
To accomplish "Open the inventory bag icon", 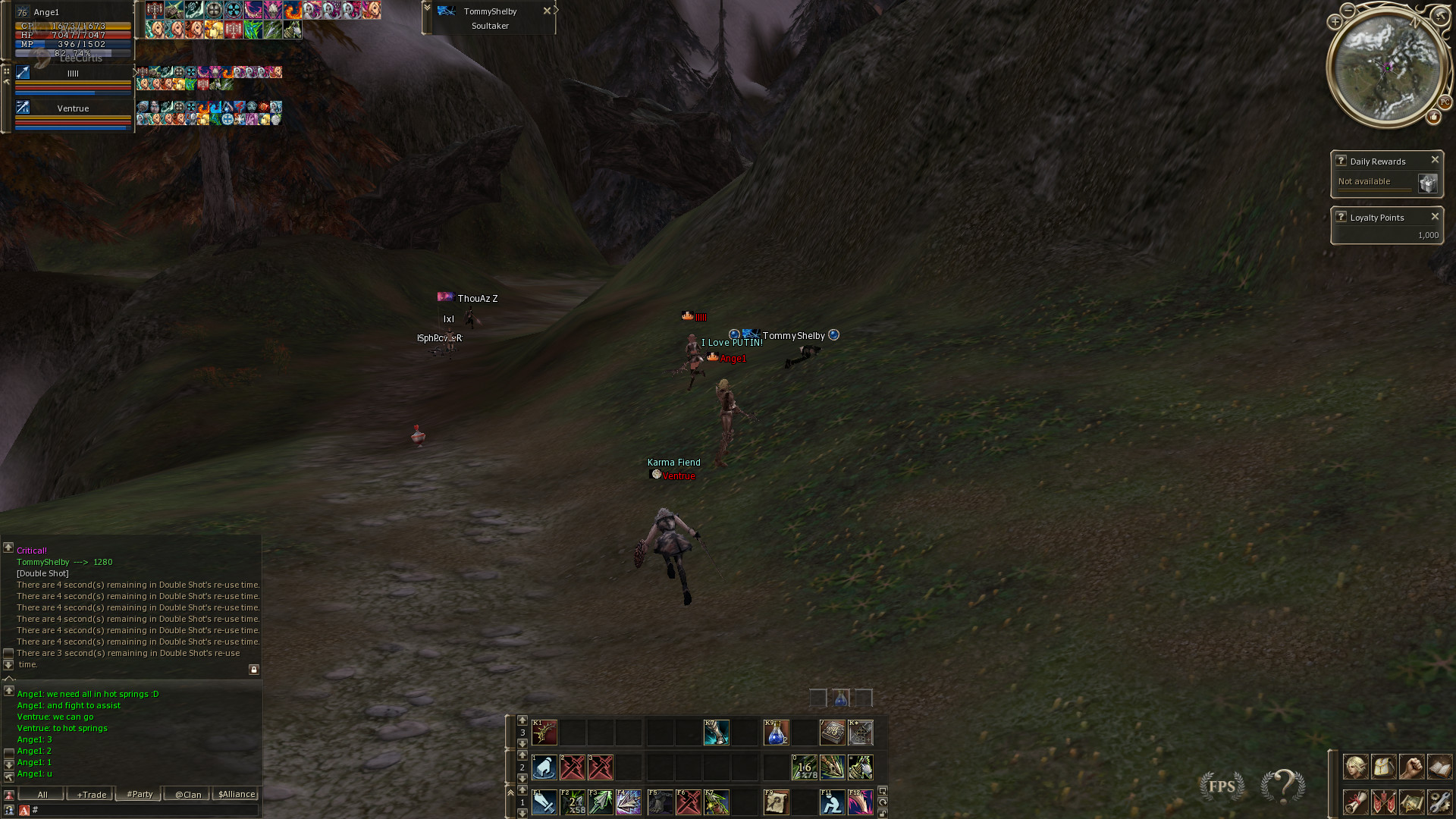I will coord(1383,767).
